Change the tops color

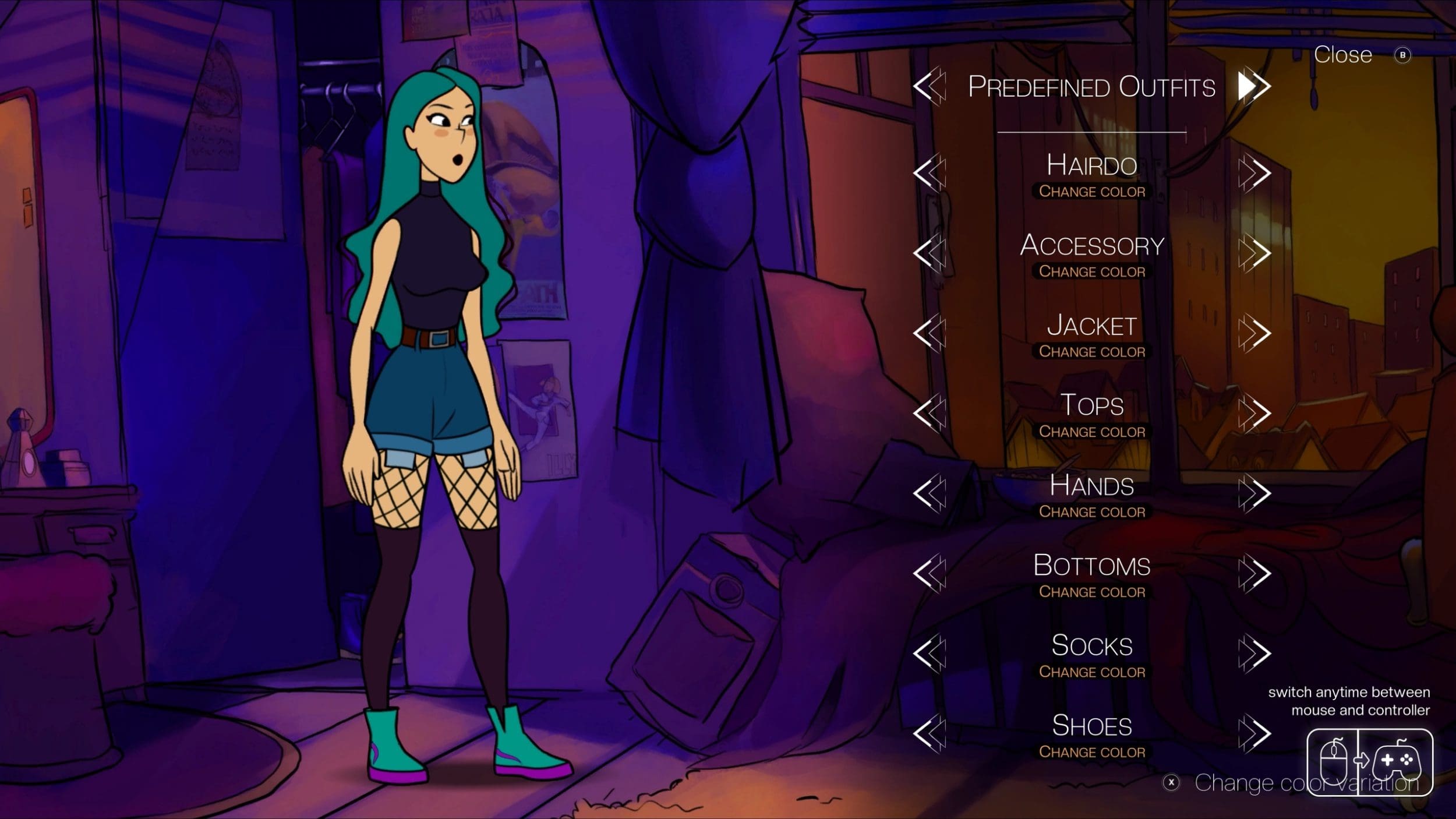pos(1092,432)
